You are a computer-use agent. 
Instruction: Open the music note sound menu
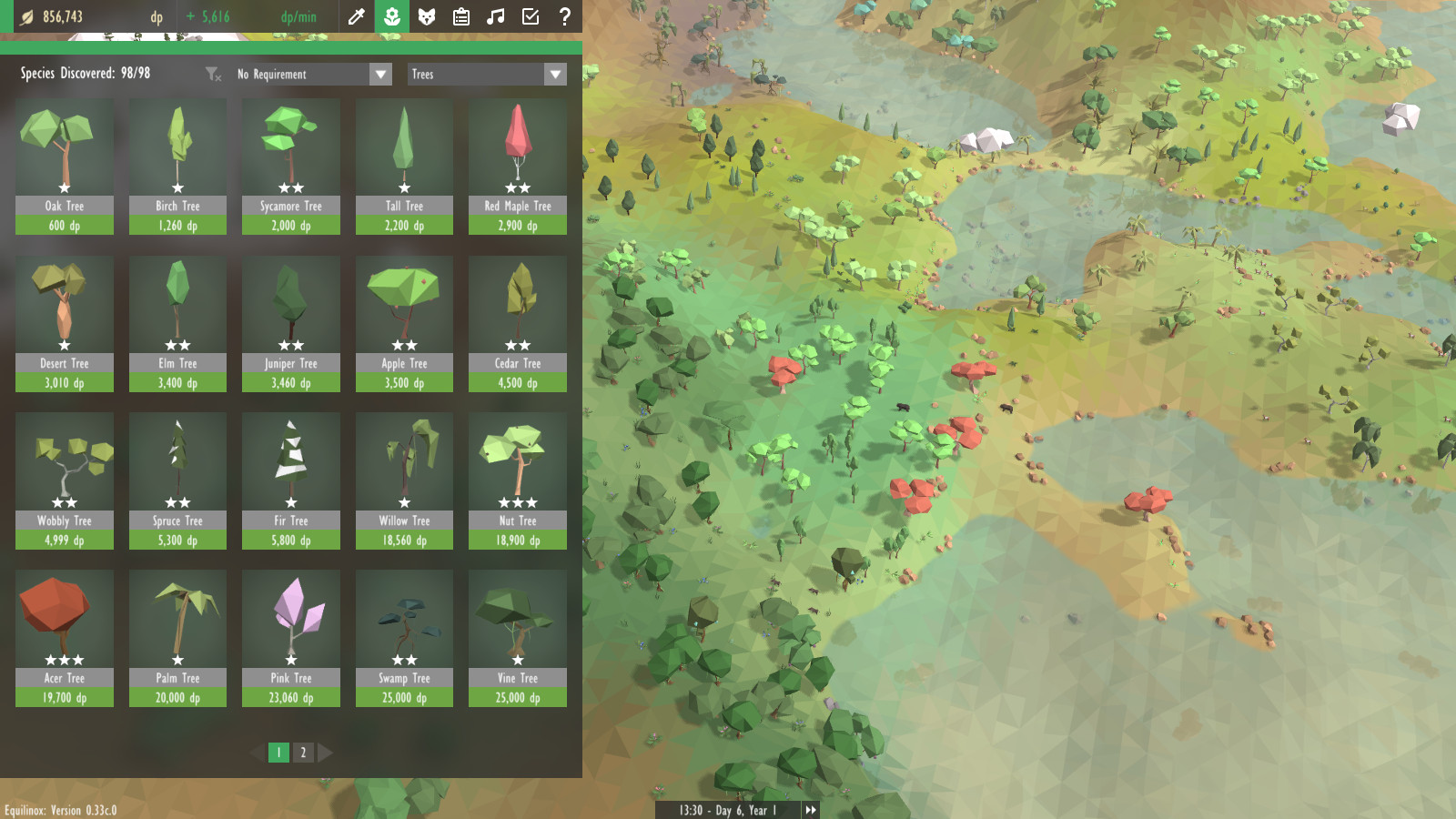(496, 16)
